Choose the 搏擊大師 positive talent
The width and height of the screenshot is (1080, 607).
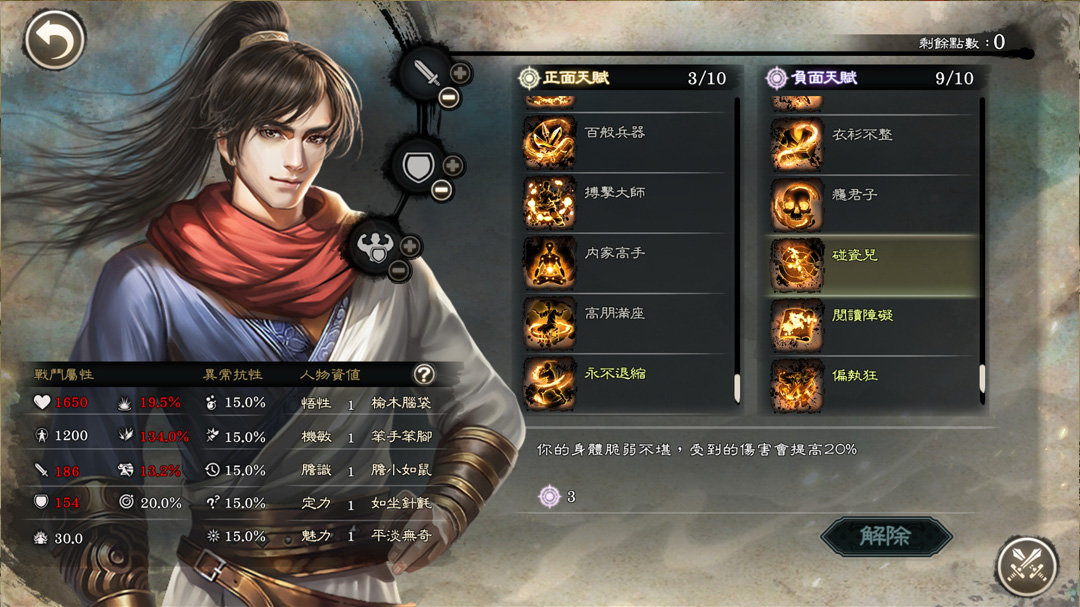(630, 203)
